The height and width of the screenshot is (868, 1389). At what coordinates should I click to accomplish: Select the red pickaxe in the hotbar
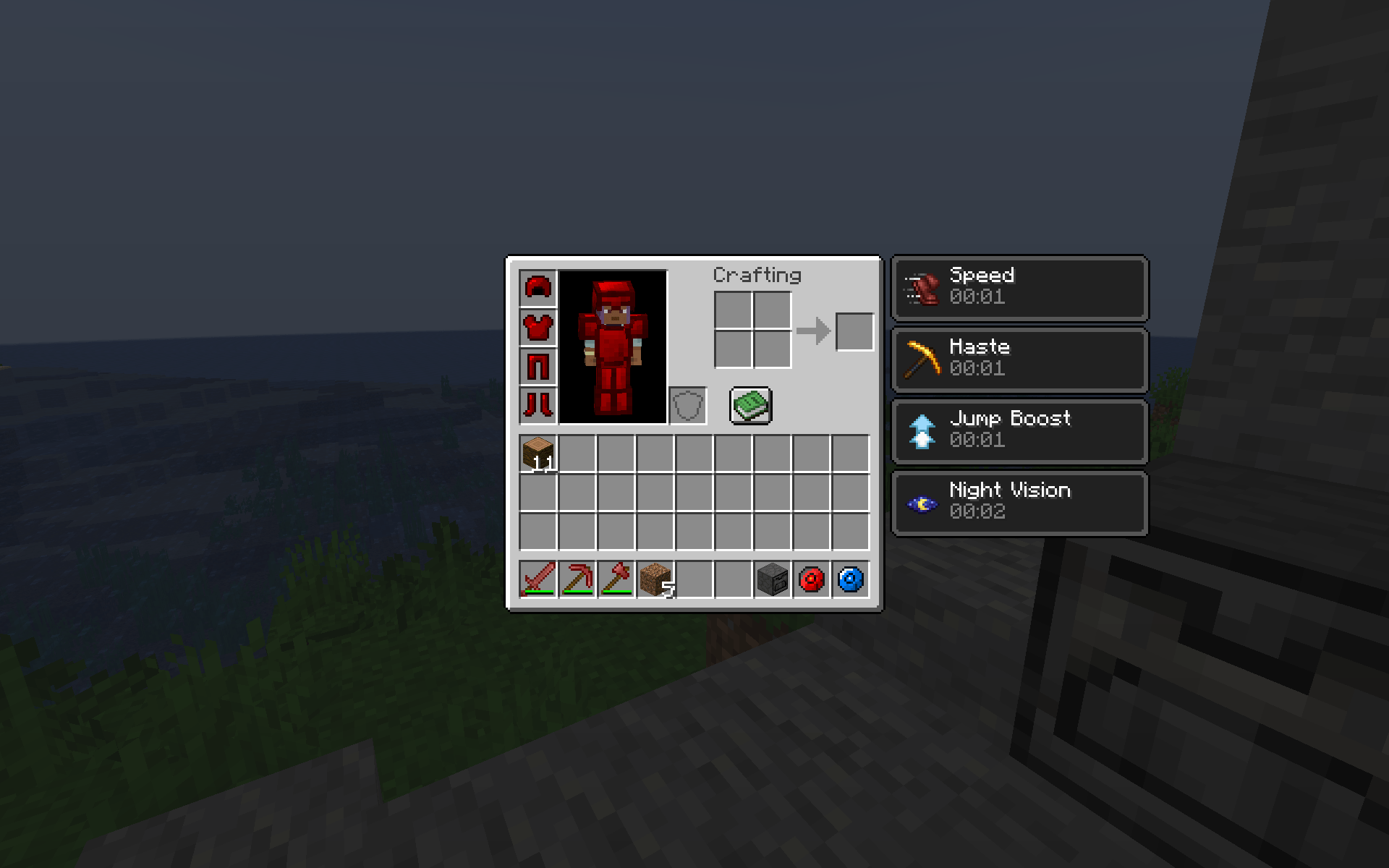[578, 579]
